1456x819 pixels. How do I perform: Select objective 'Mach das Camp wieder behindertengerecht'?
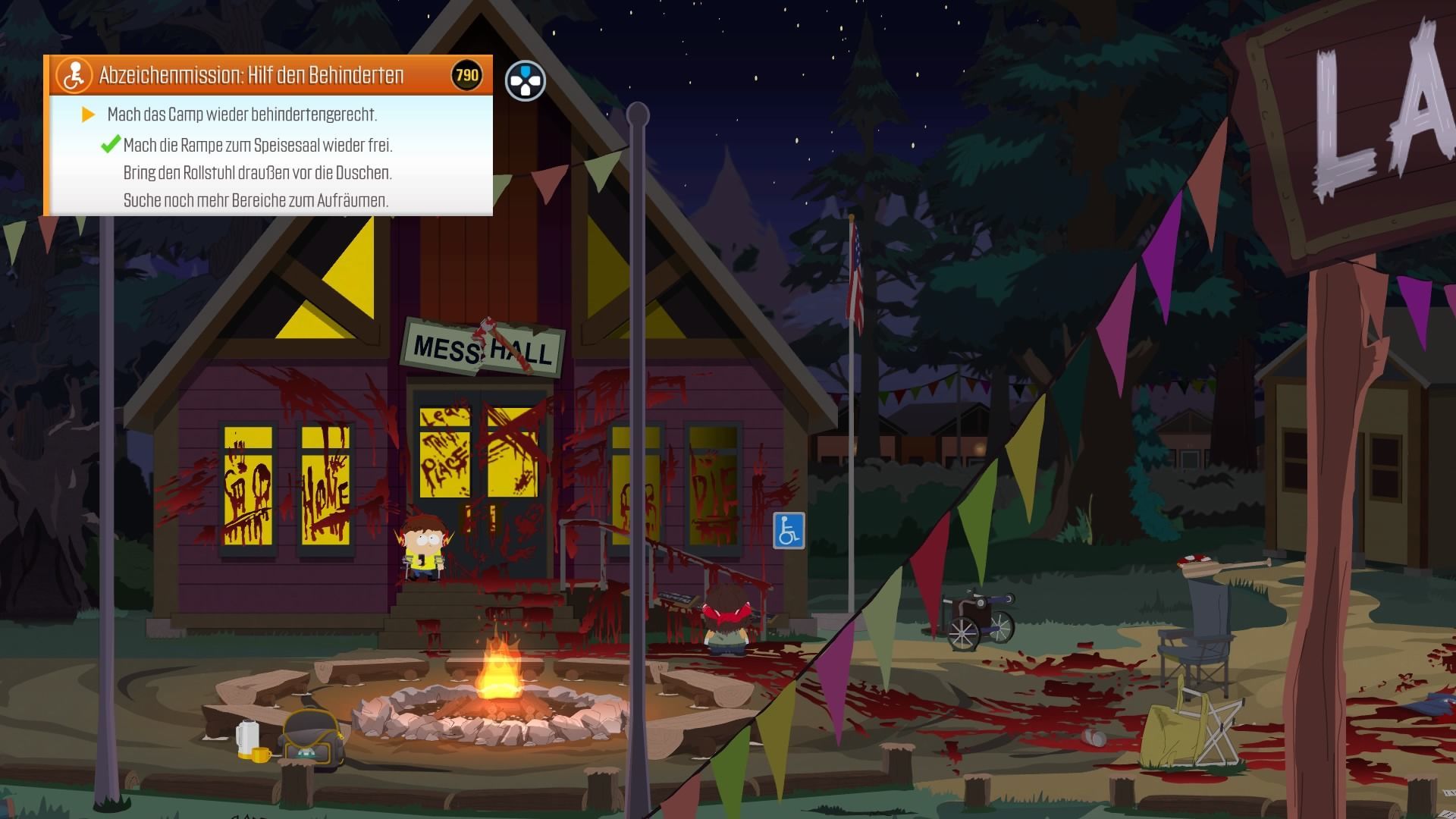click(x=242, y=115)
